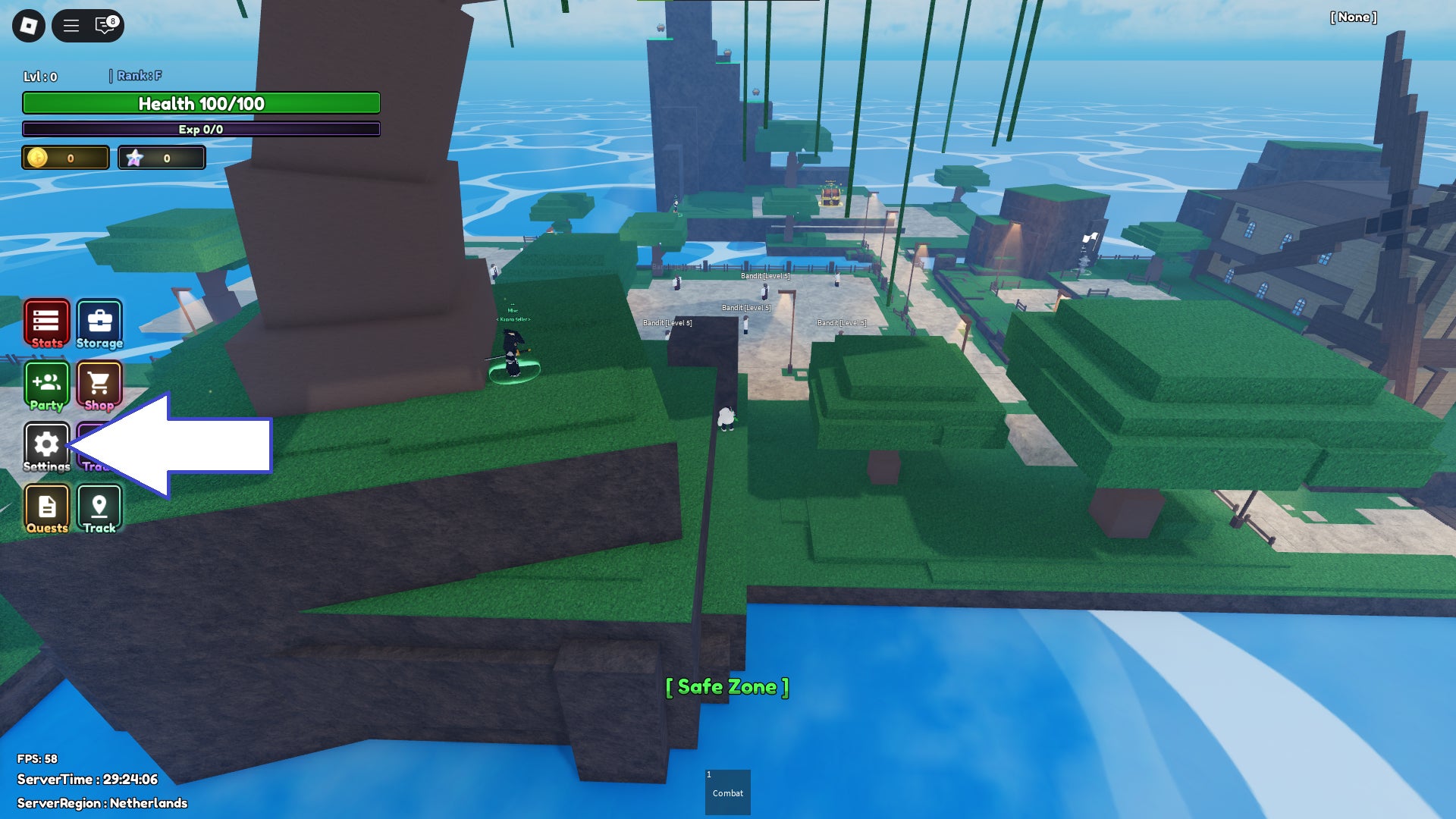The height and width of the screenshot is (819, 1456).
Task: Select the Combat hotbar slot 1
Action: coord(727,792)
